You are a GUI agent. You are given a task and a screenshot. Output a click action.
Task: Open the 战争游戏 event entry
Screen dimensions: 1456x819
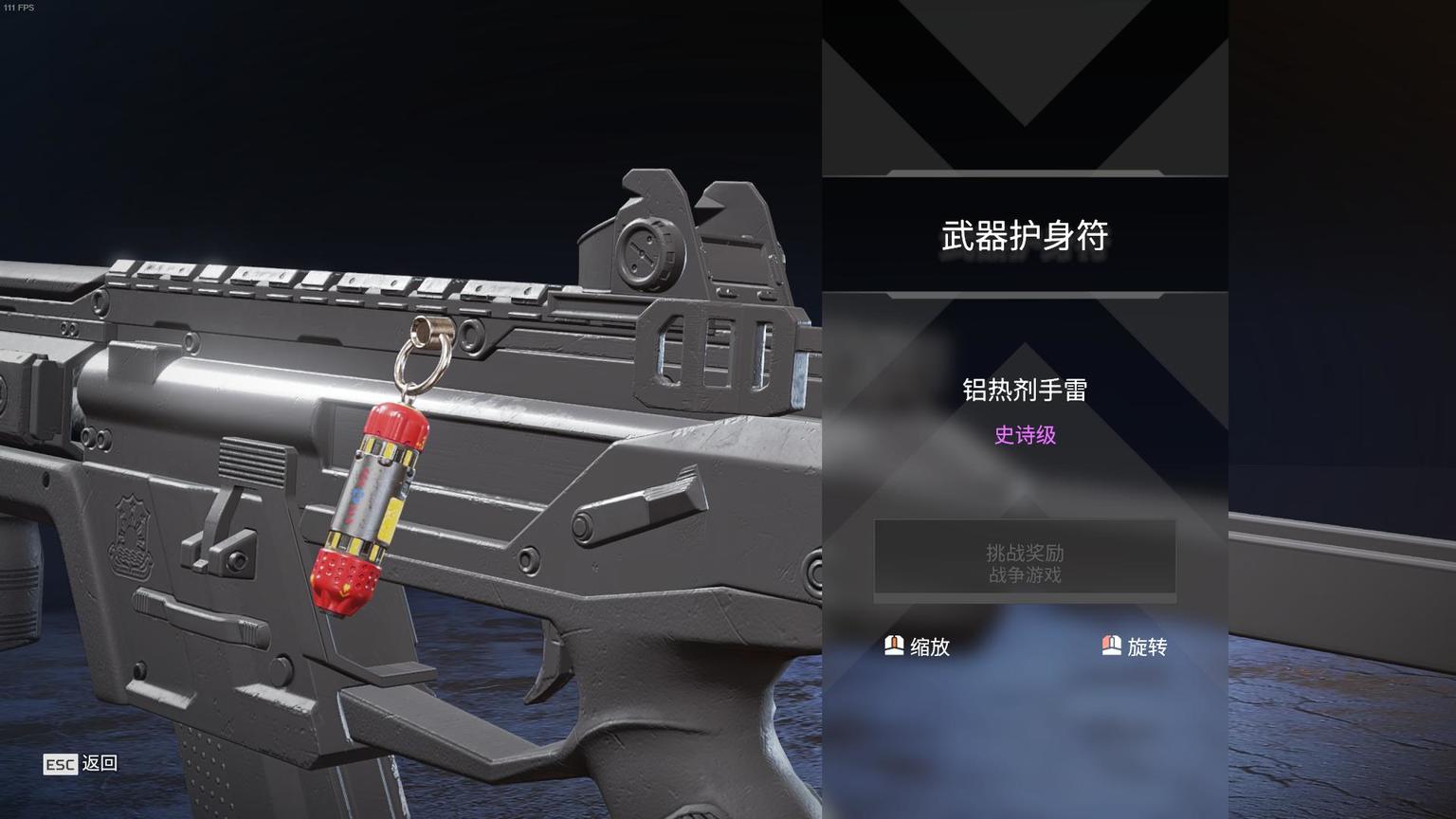coord(1025,573)
